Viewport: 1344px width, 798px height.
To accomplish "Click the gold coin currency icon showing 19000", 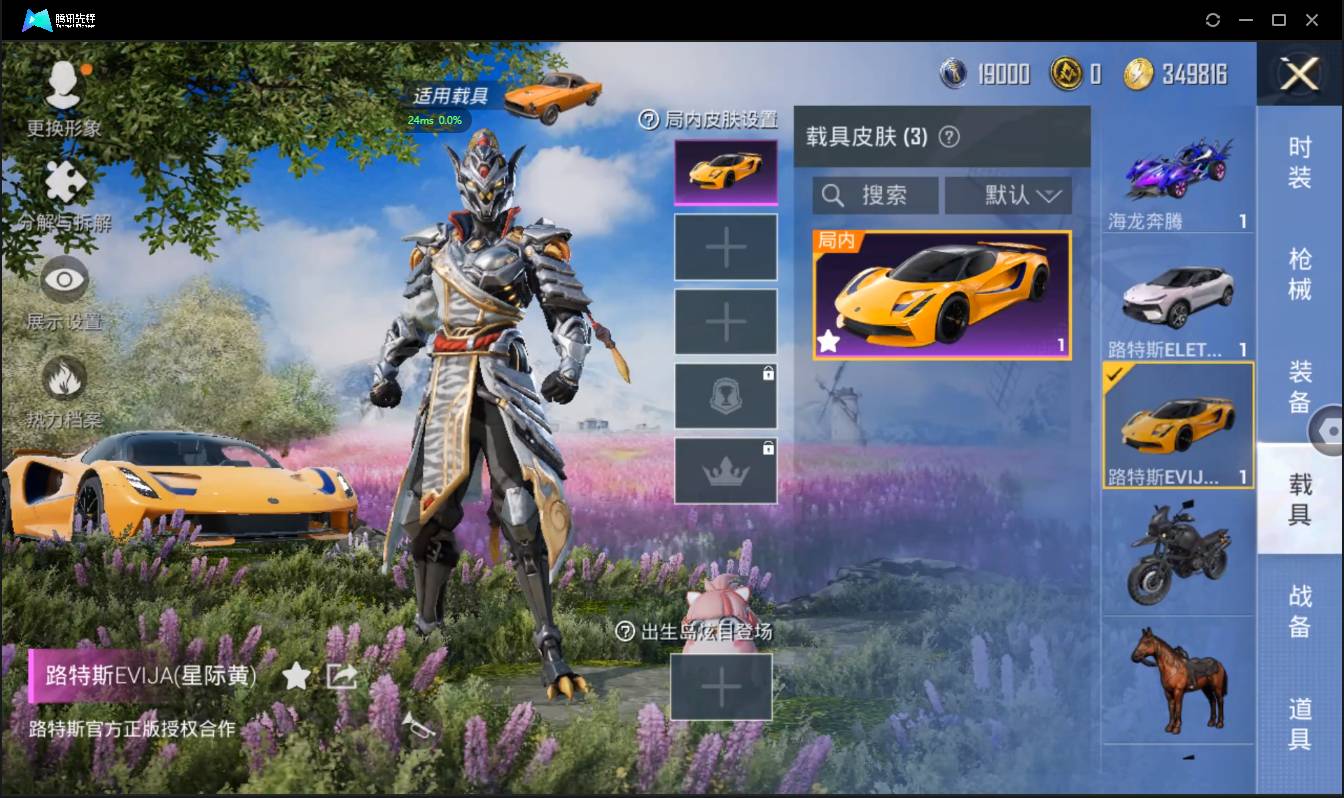I will point(951,73).
